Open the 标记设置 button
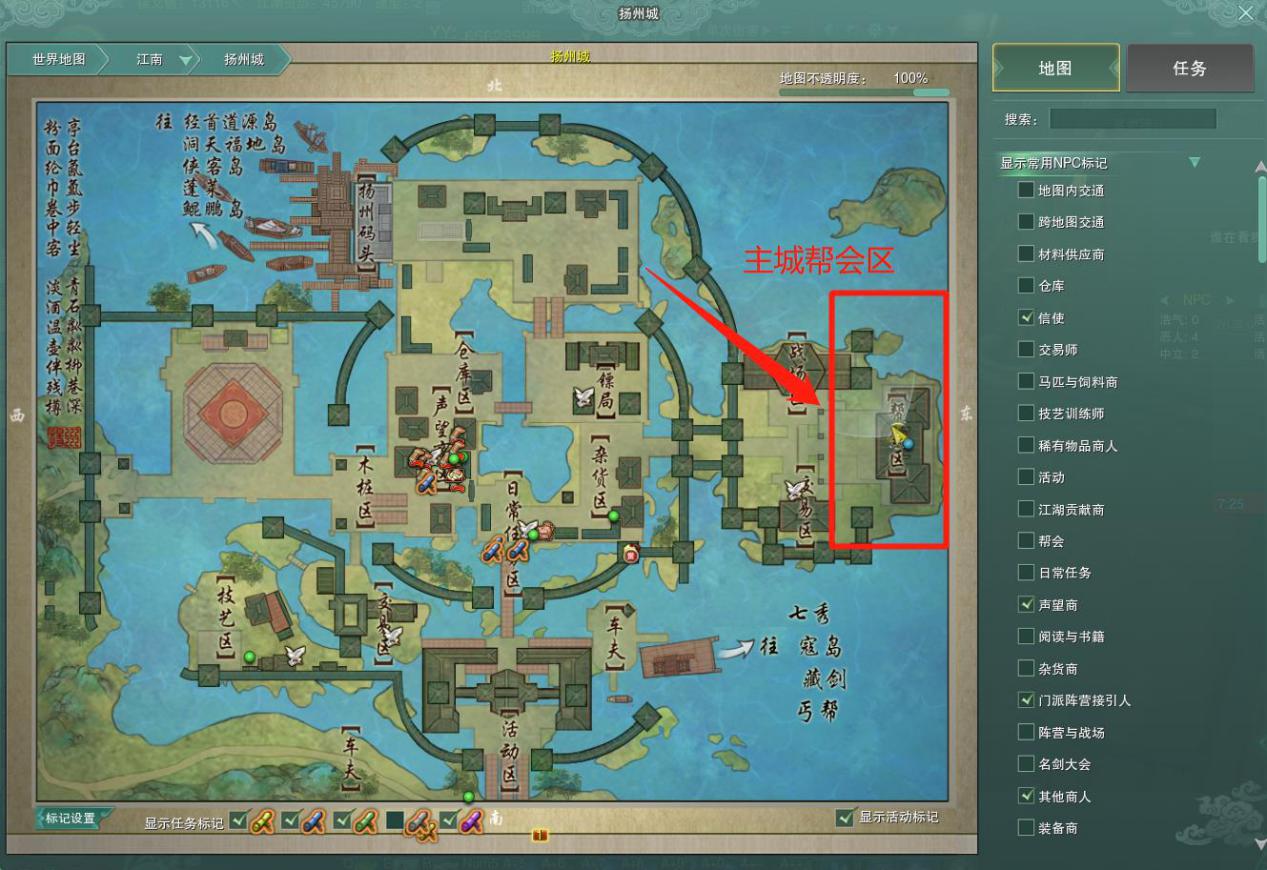 (x=71, y=818)
